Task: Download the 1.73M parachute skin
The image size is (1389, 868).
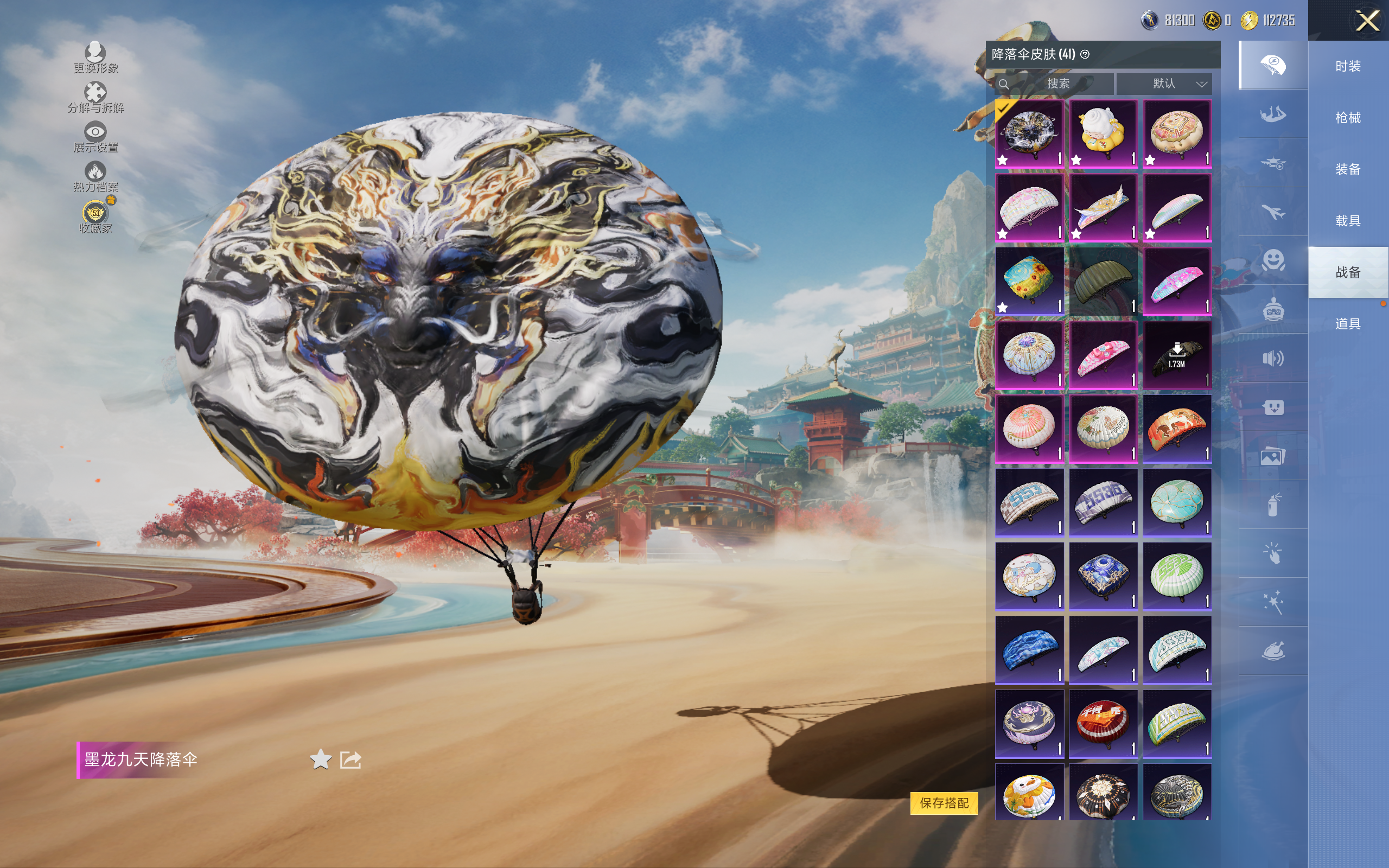Action: coord(1177,355)
